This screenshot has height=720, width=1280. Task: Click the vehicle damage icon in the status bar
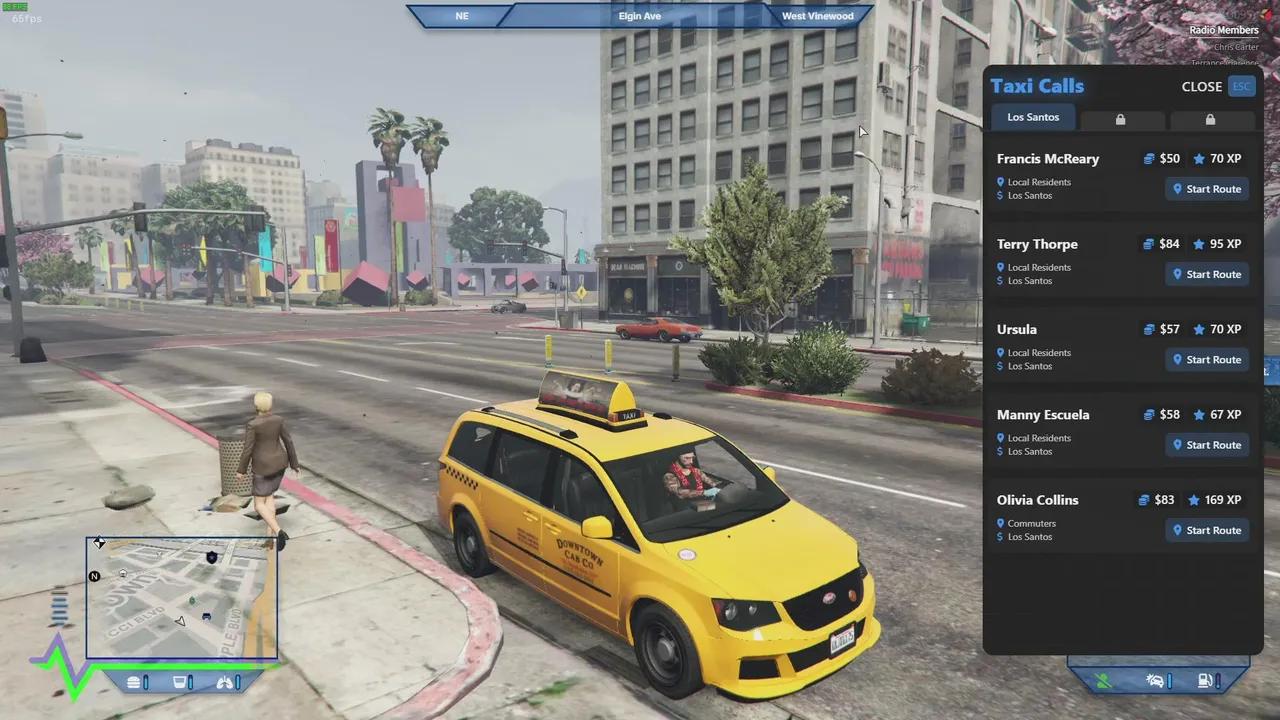[1155, 680]
